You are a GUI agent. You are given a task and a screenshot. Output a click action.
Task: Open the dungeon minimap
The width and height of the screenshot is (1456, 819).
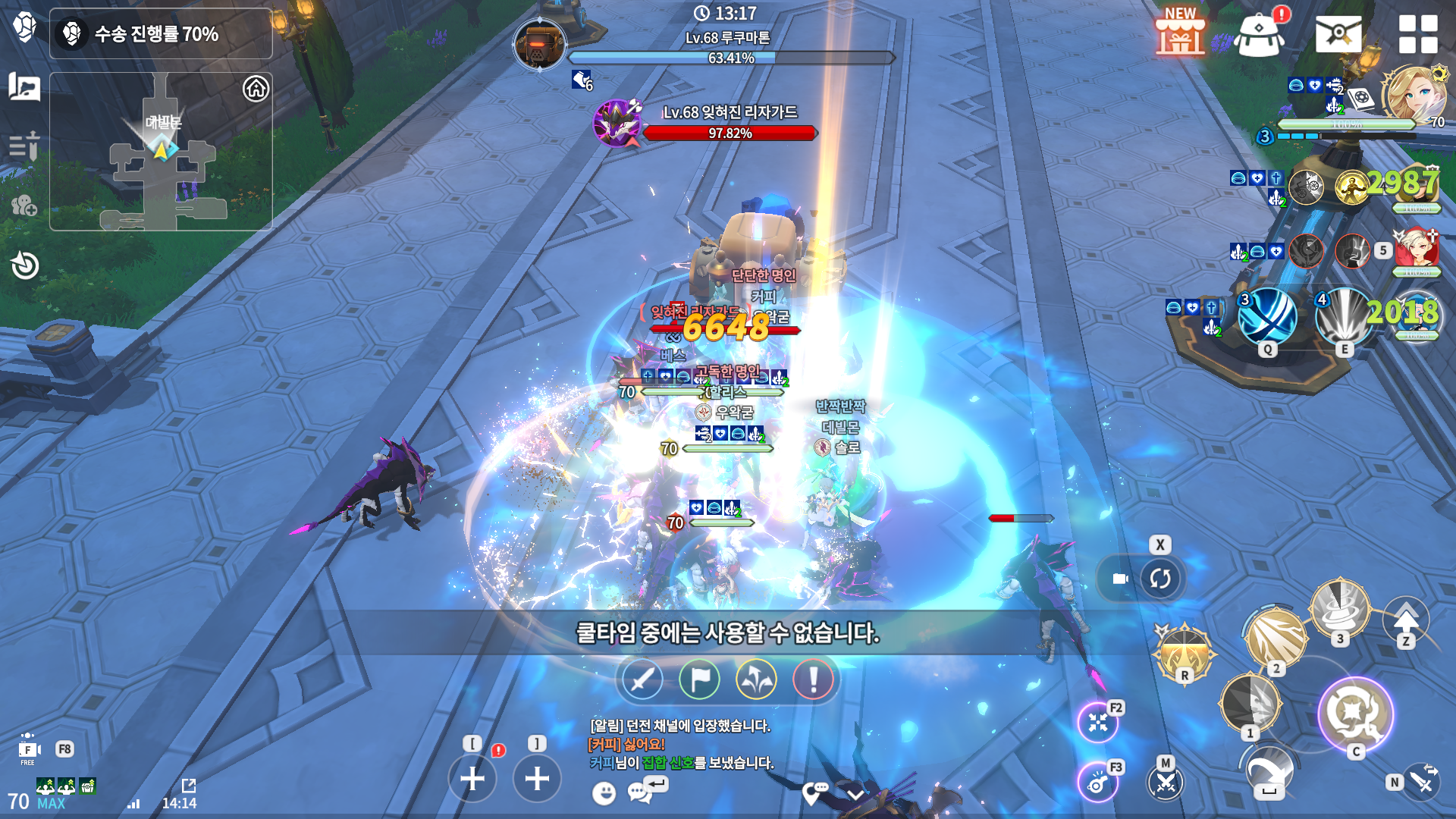click(161, 152)
